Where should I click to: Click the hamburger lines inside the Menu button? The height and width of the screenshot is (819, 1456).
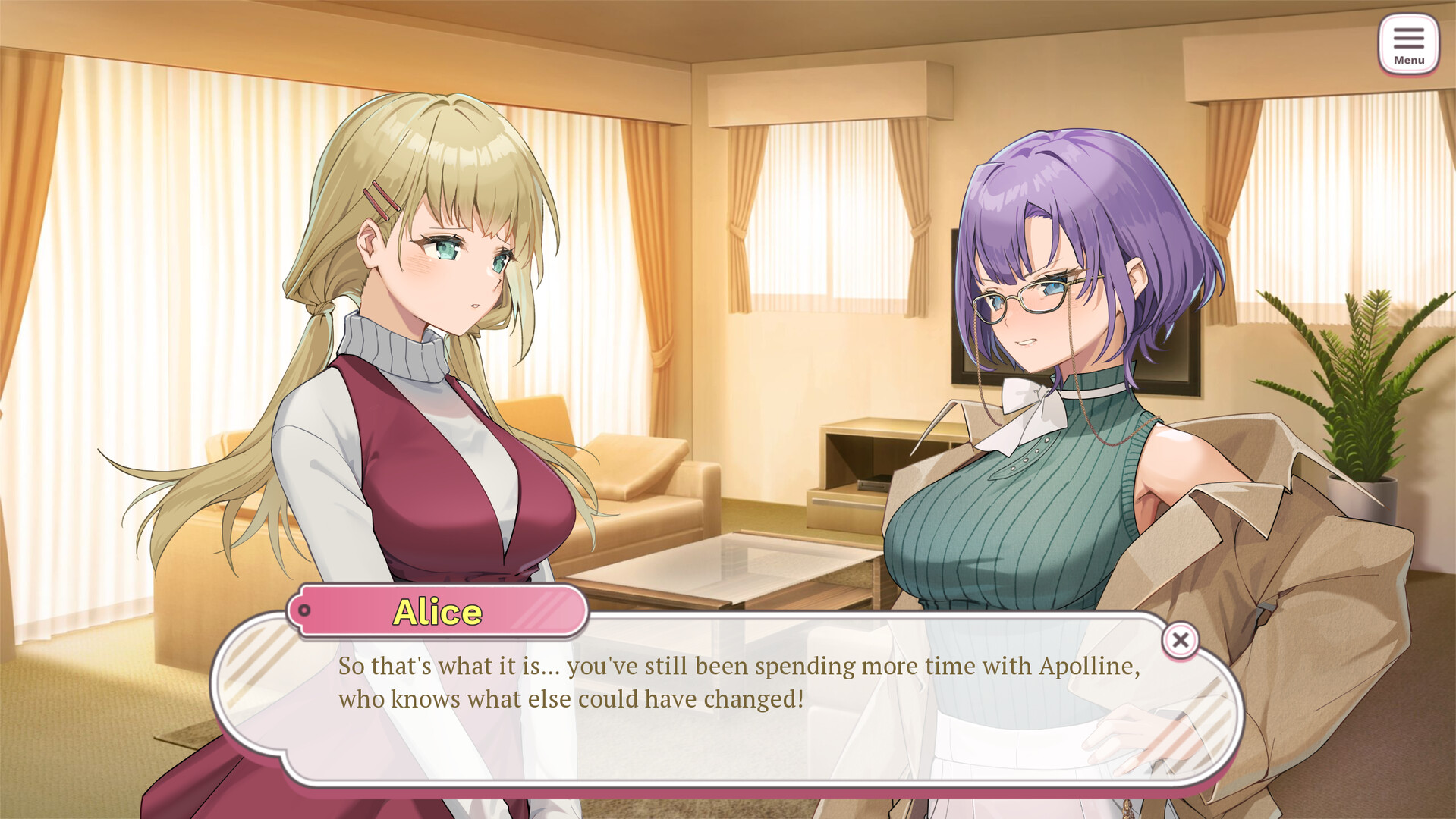[1409, 38]
